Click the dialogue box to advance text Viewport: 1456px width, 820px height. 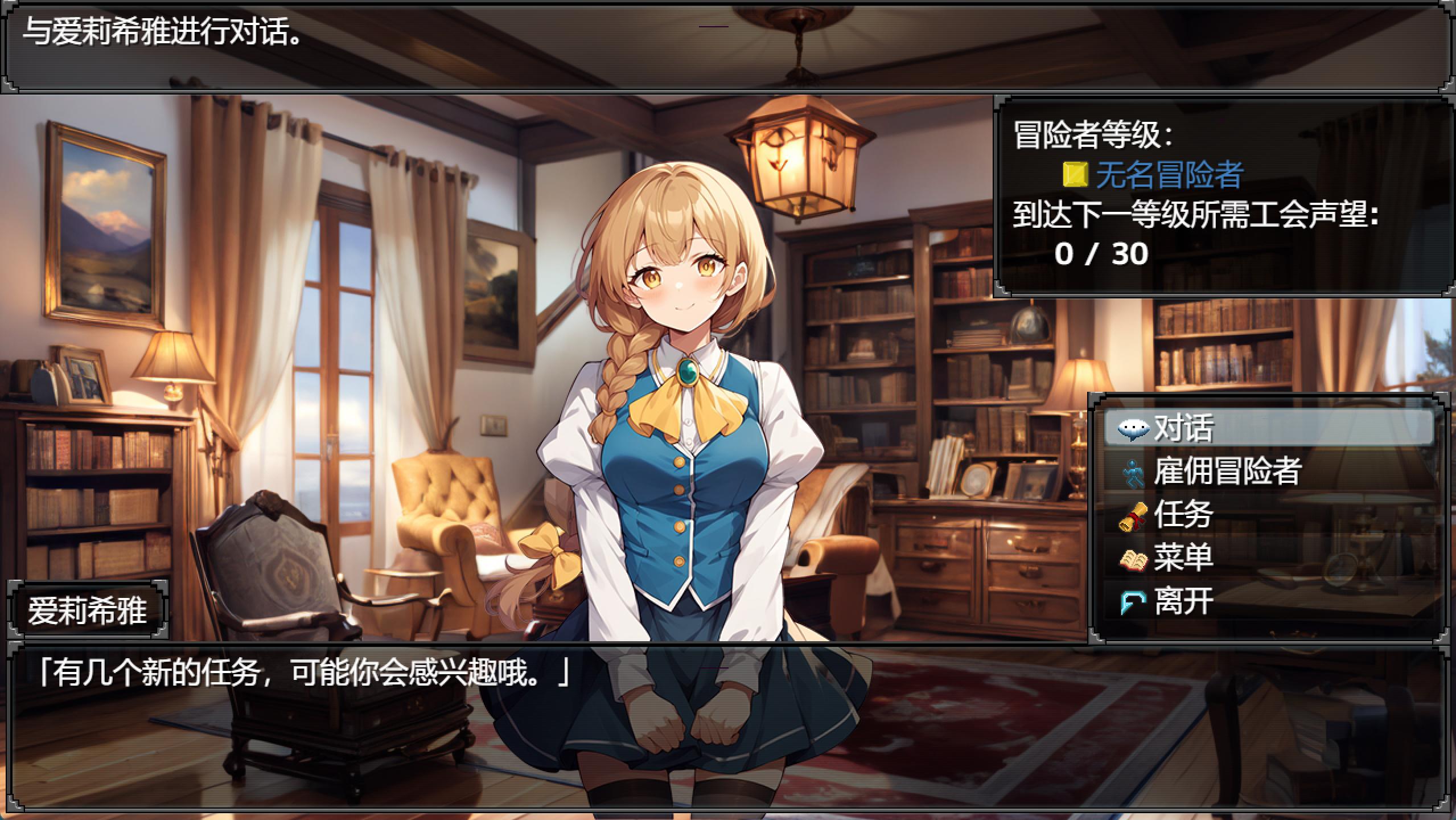point(727,728)
